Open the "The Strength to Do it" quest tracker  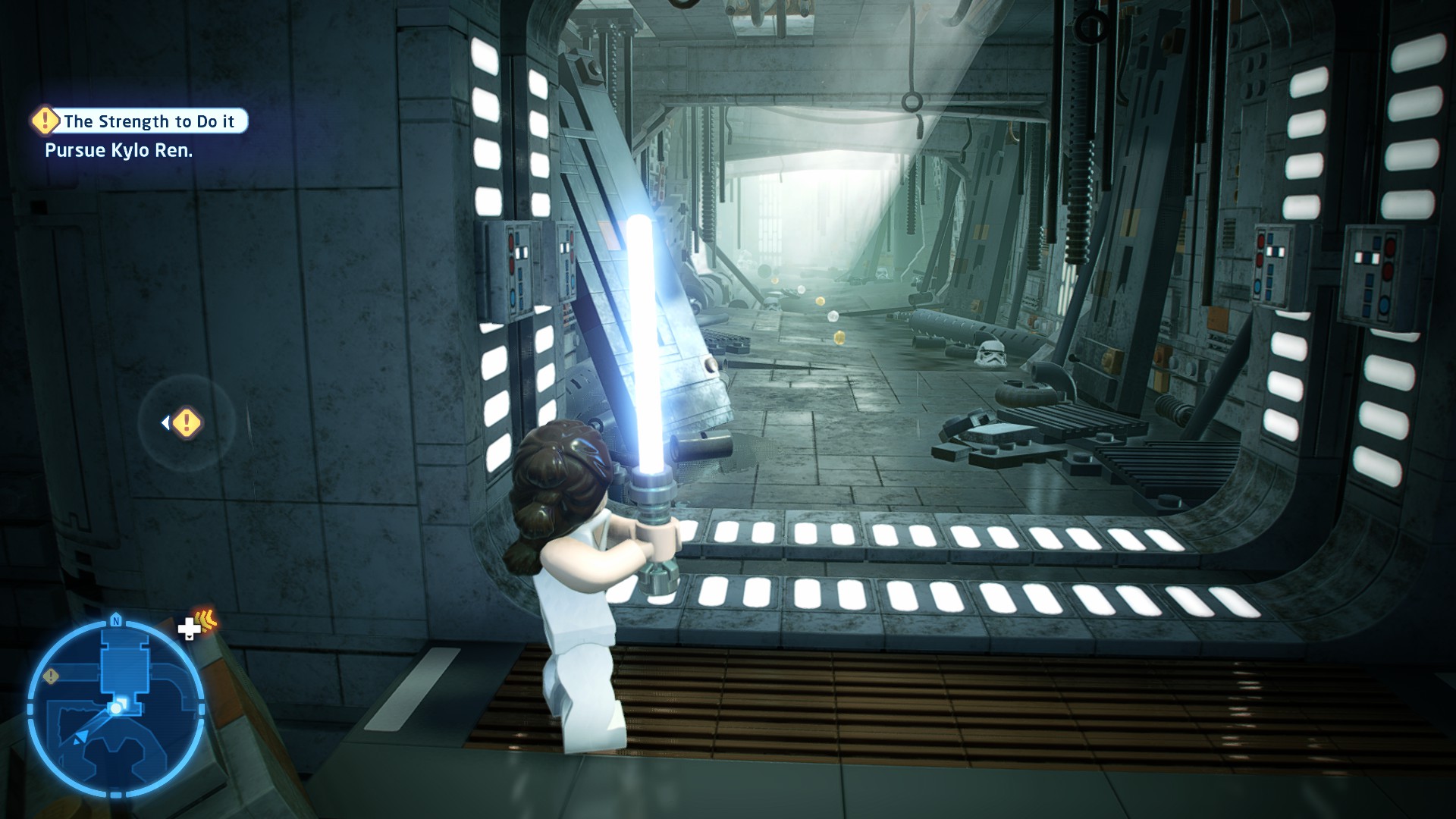(141, 121)
